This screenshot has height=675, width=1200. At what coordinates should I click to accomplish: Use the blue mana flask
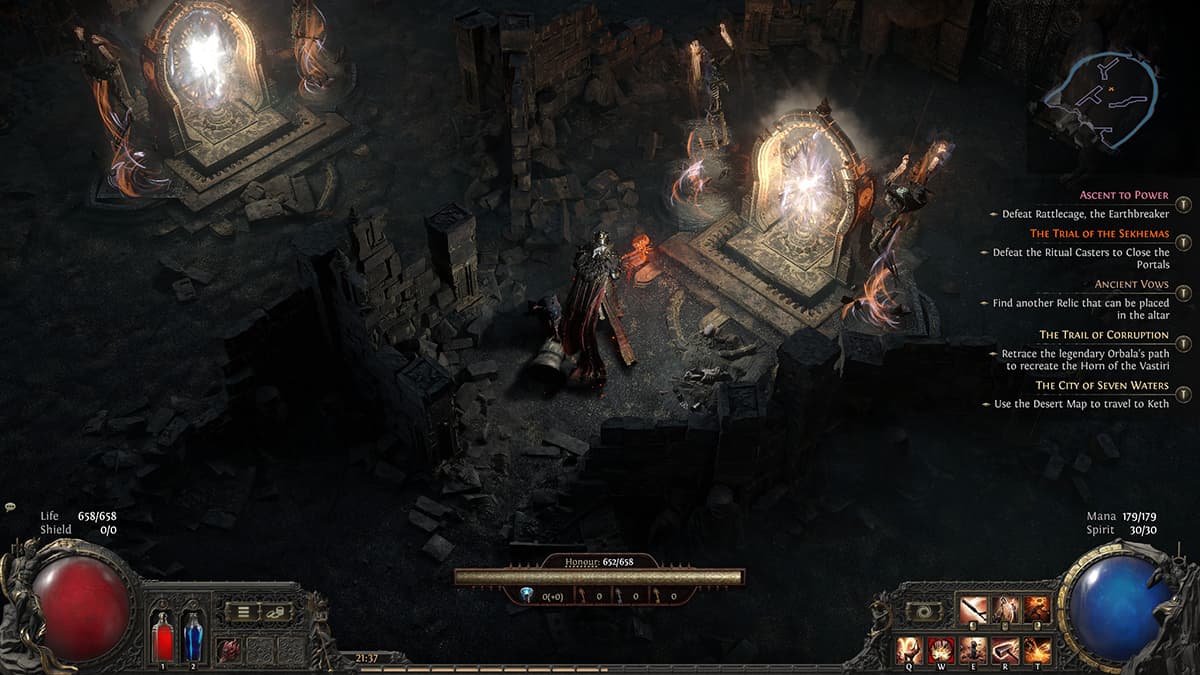click(x=192, y=635)
